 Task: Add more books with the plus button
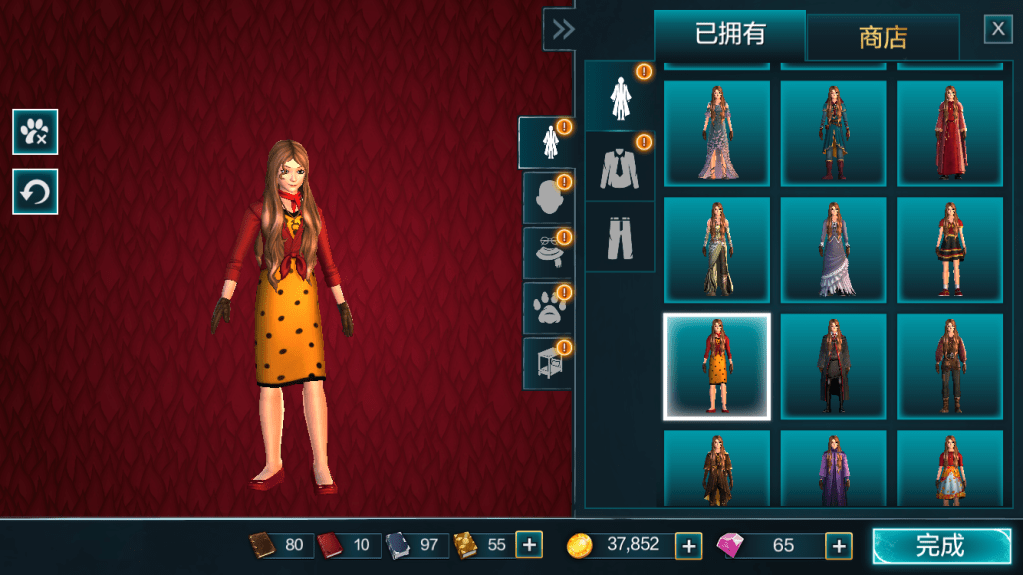tap(529, 545)
